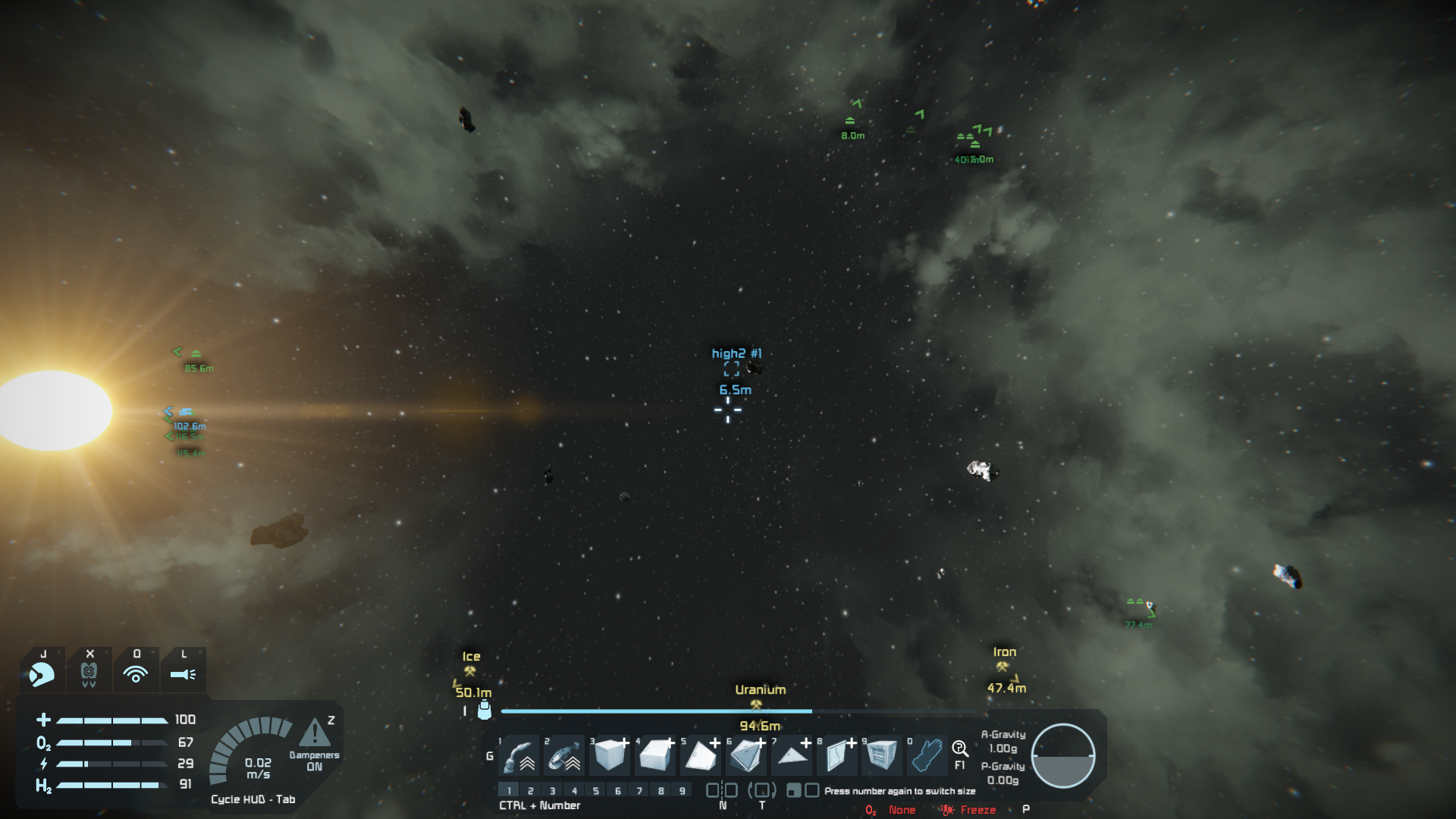Click the high2 #1 target marker
This screenshot has height=819, width=1456.
coord(732,369)
